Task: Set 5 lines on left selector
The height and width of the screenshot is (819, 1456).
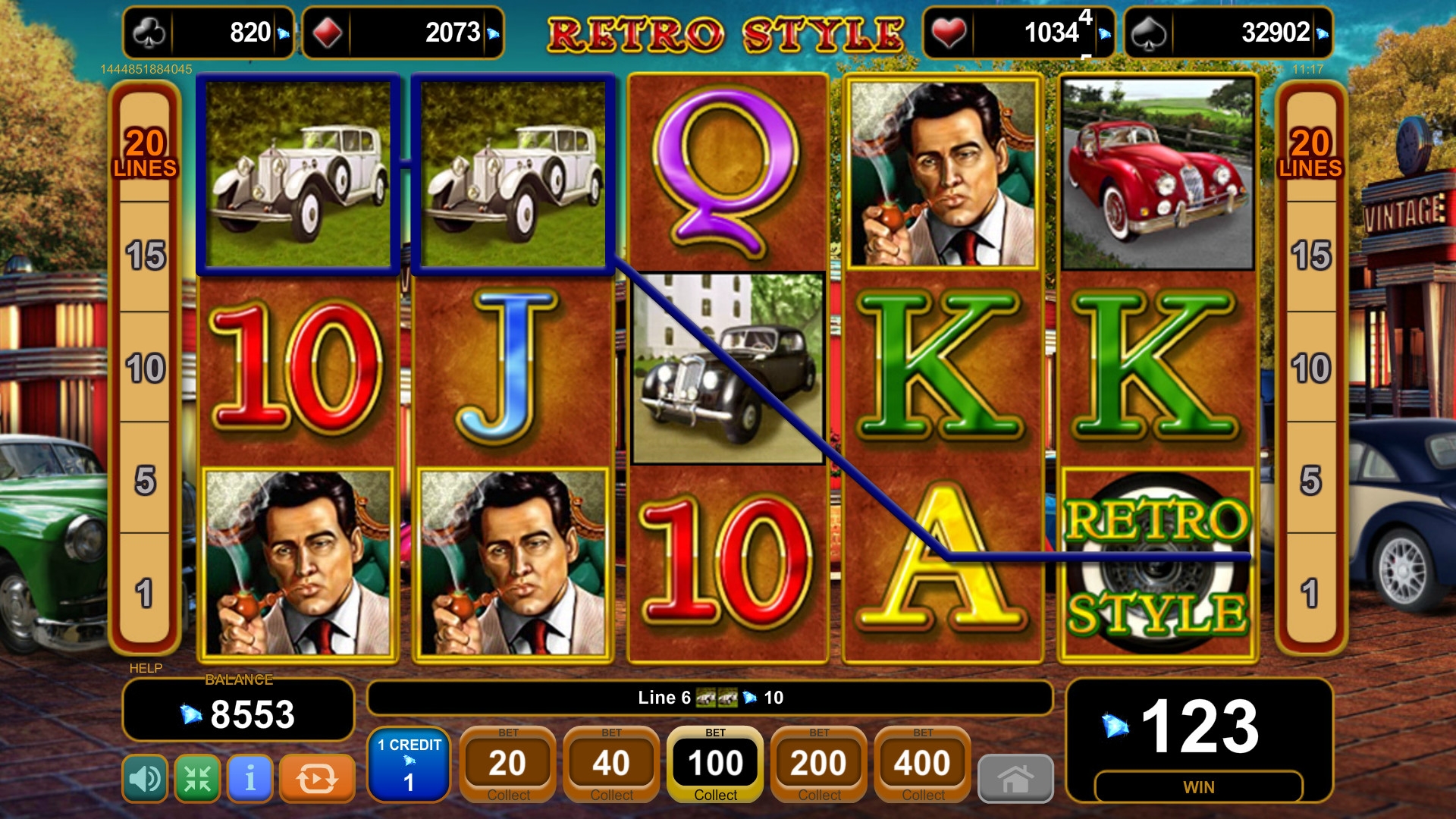Action: 145,480
